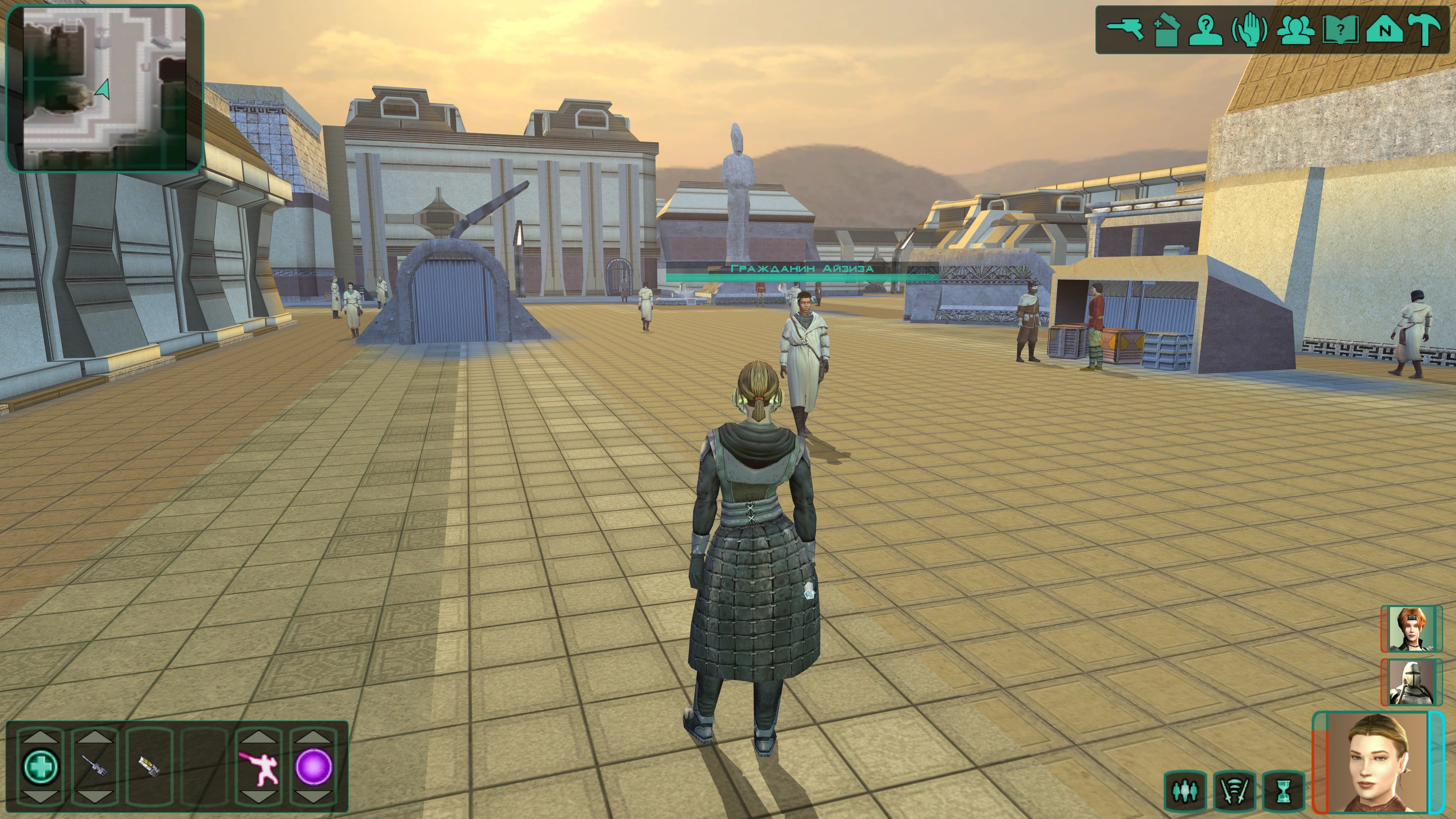Open the abilities hand icon
The height and width of the screenshot is (819, 1456).
(1250, 30)
